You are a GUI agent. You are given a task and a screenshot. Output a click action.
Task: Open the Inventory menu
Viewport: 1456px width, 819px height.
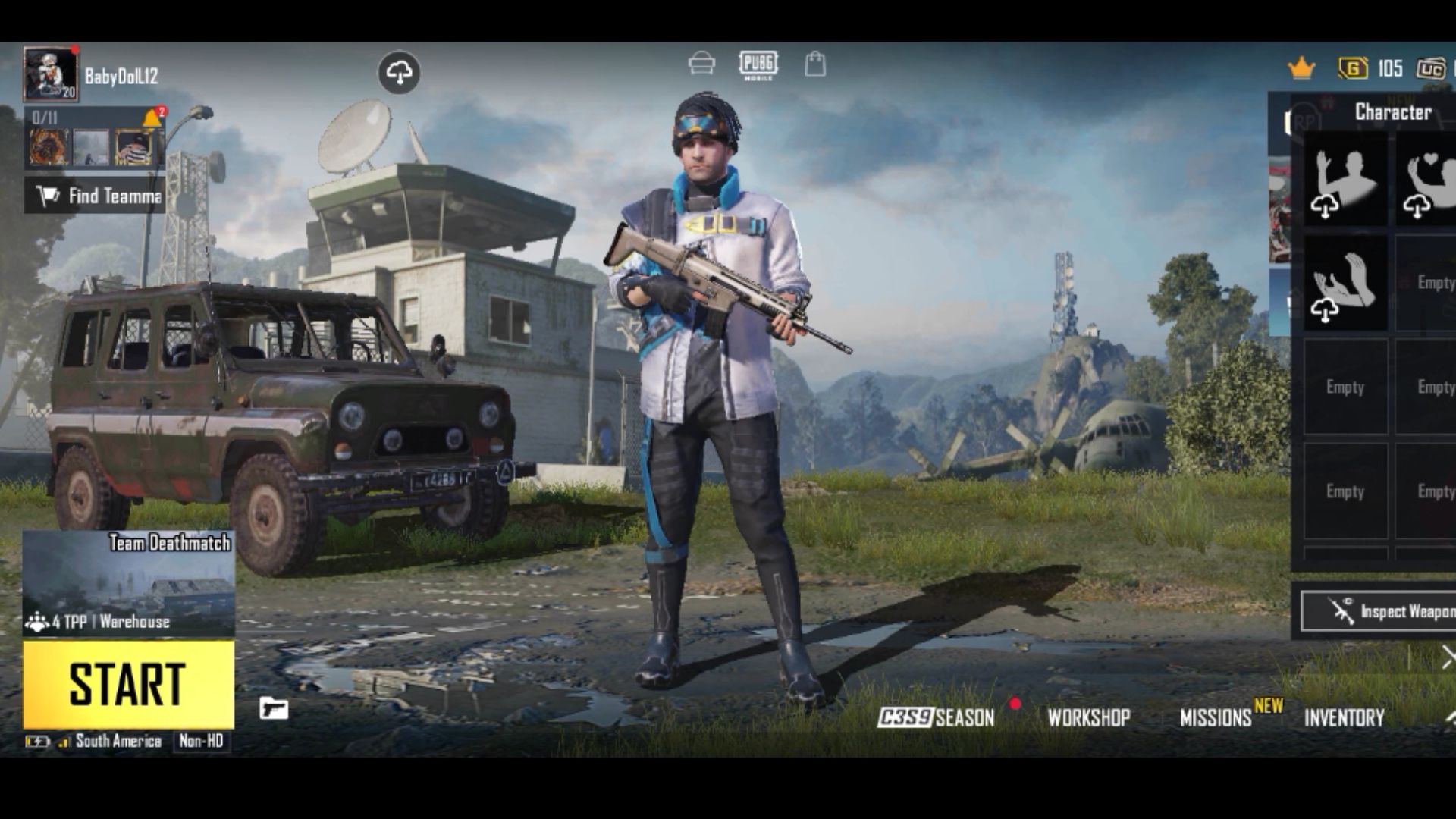click(1345, 717)
